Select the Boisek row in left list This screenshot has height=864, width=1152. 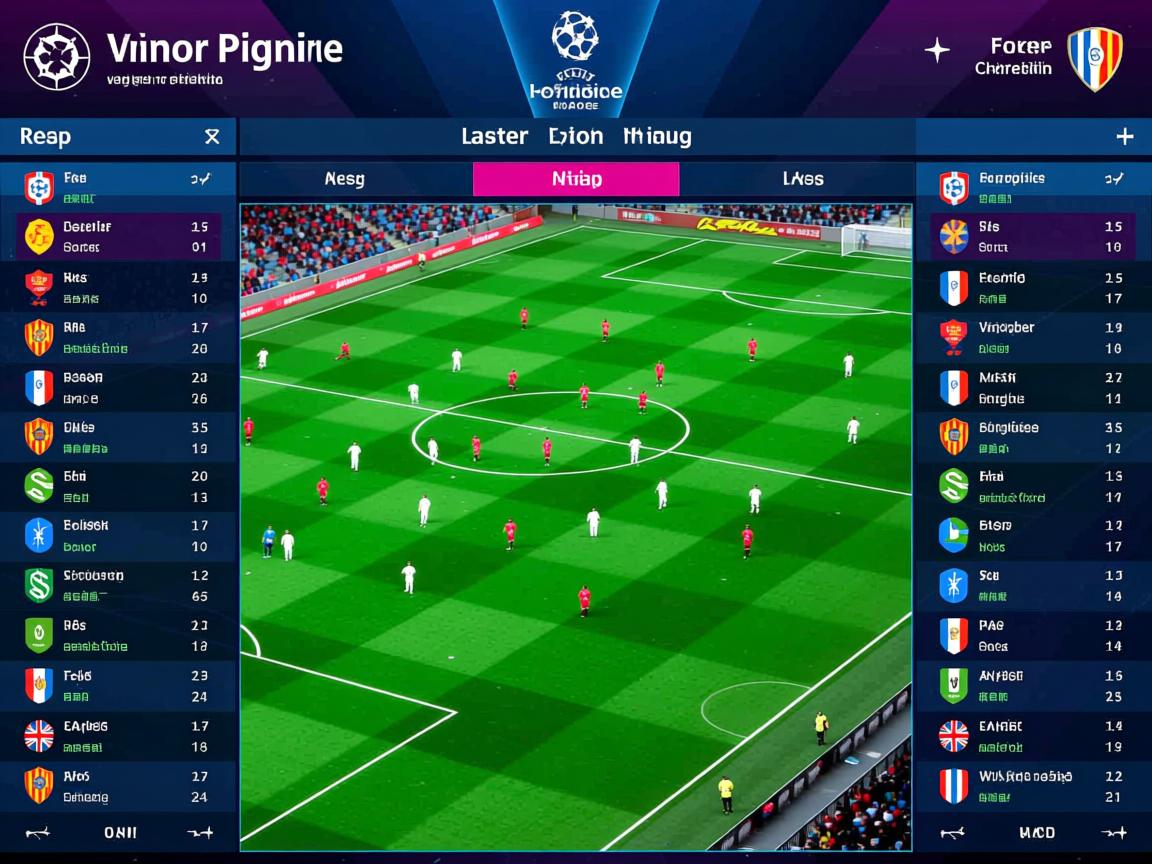(x=118, y=535)
